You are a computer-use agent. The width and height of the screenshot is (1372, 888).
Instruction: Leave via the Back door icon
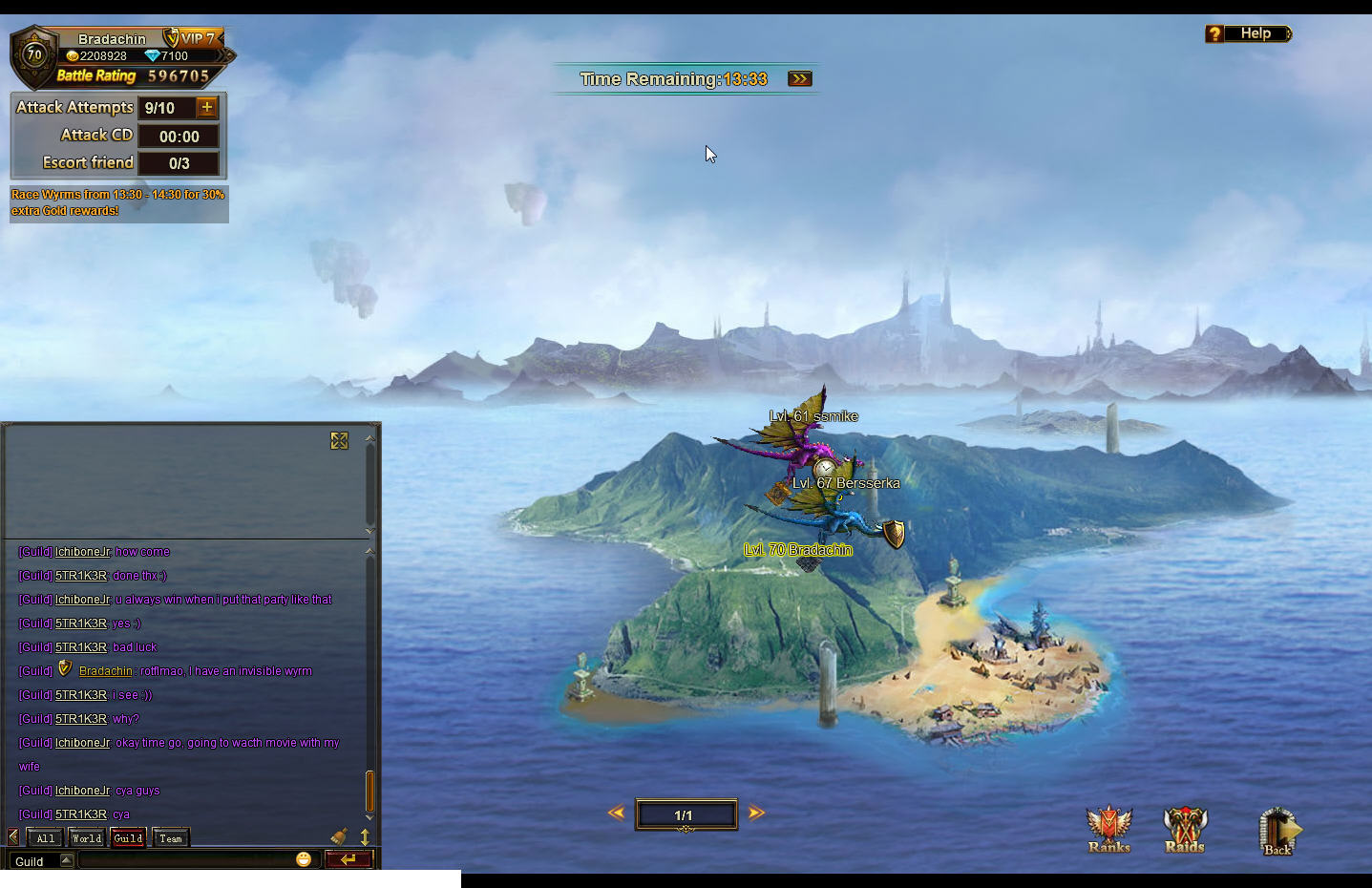(1278, 831)
